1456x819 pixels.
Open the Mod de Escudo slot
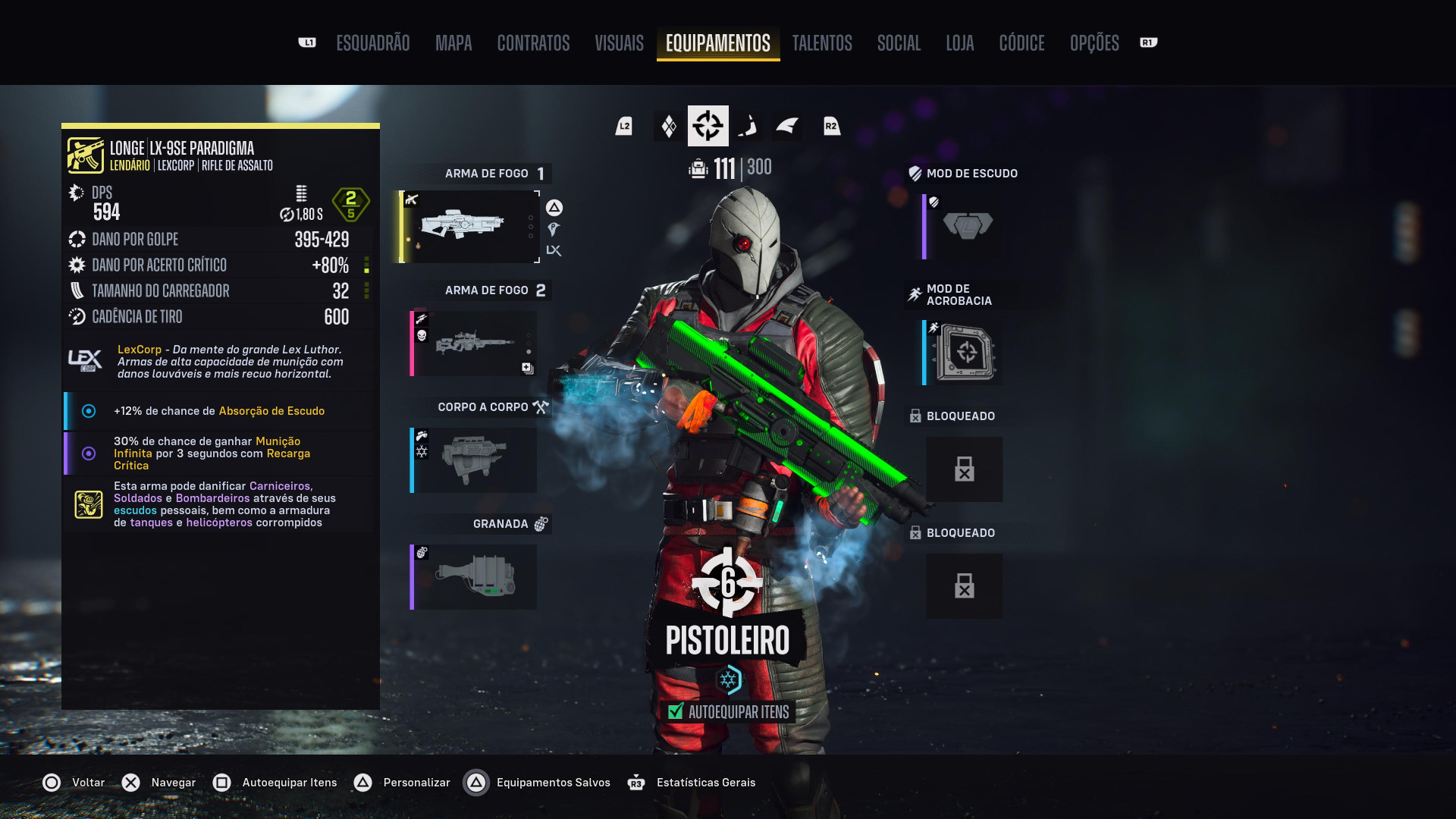pyautogui.click(x=963, y=226)
